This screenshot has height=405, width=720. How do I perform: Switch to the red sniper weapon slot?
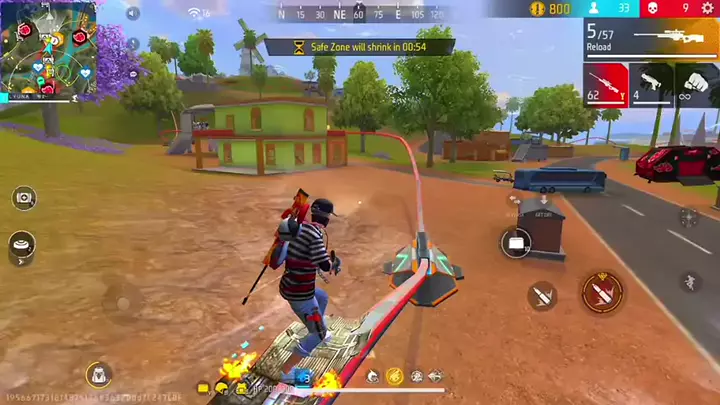606,85
